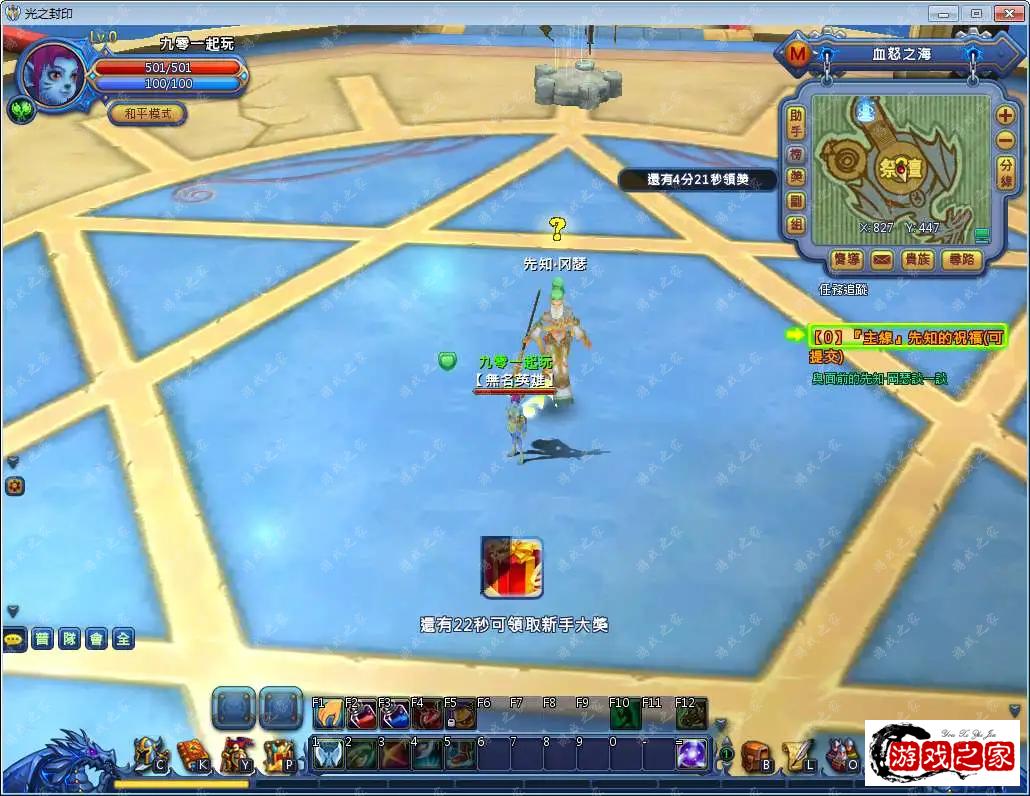The height and width of the screenshot is (796, 1030).
Task: Open the 助手 assistant panel
Action: click(795, 124)
